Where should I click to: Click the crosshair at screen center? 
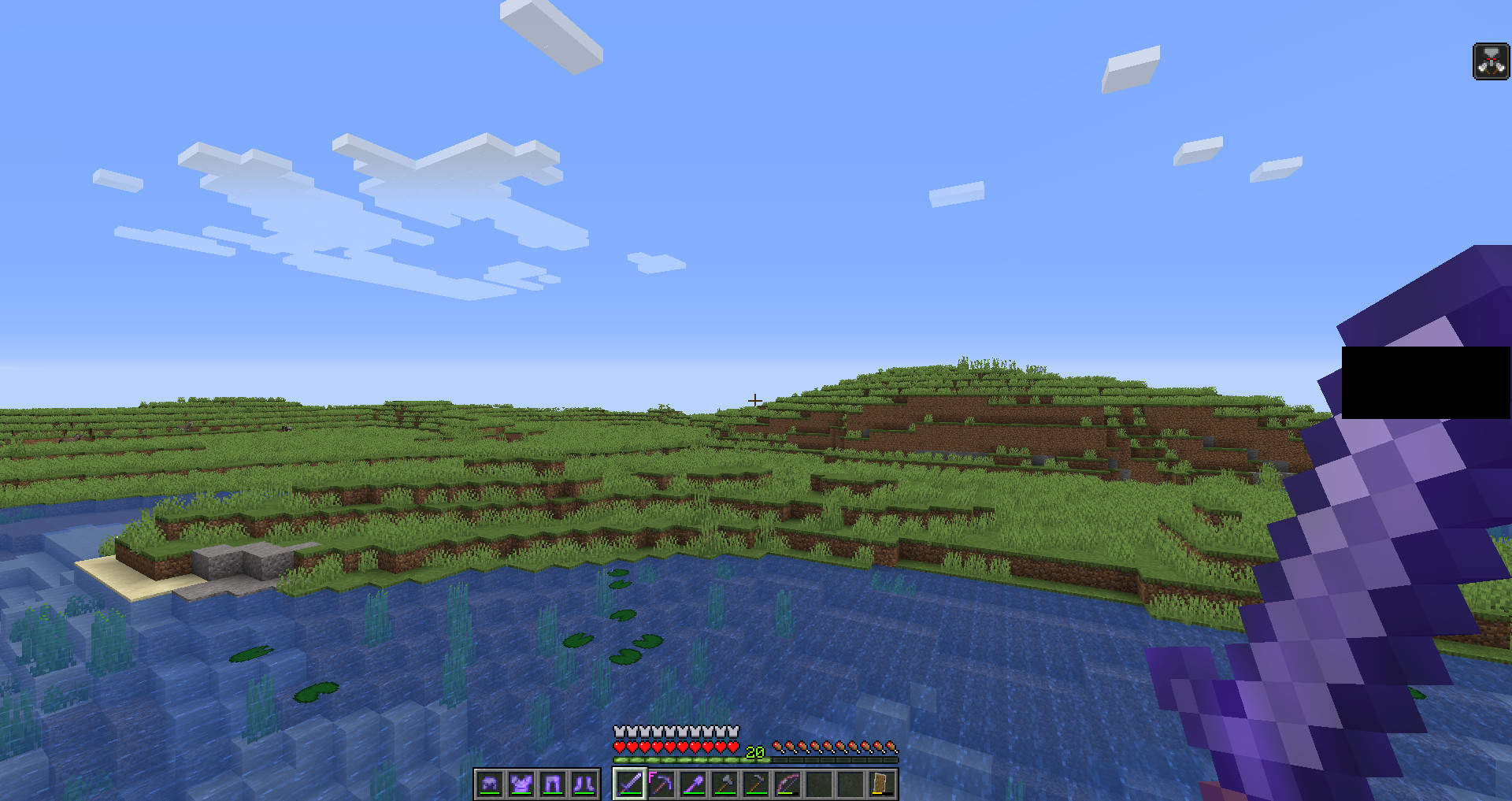pyautogui.click(x=754, y=401)
